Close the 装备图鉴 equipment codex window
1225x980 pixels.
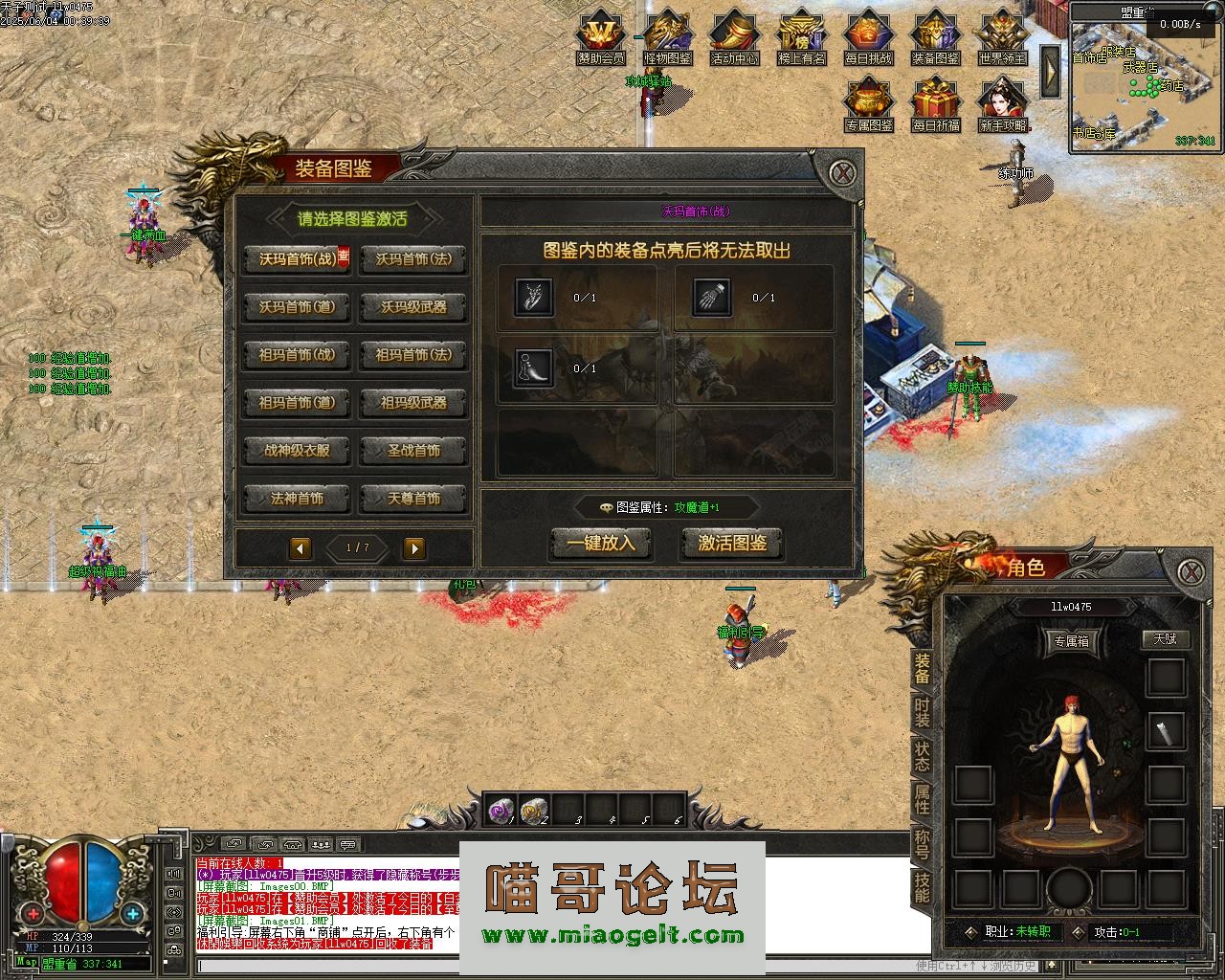click(842, 173)
